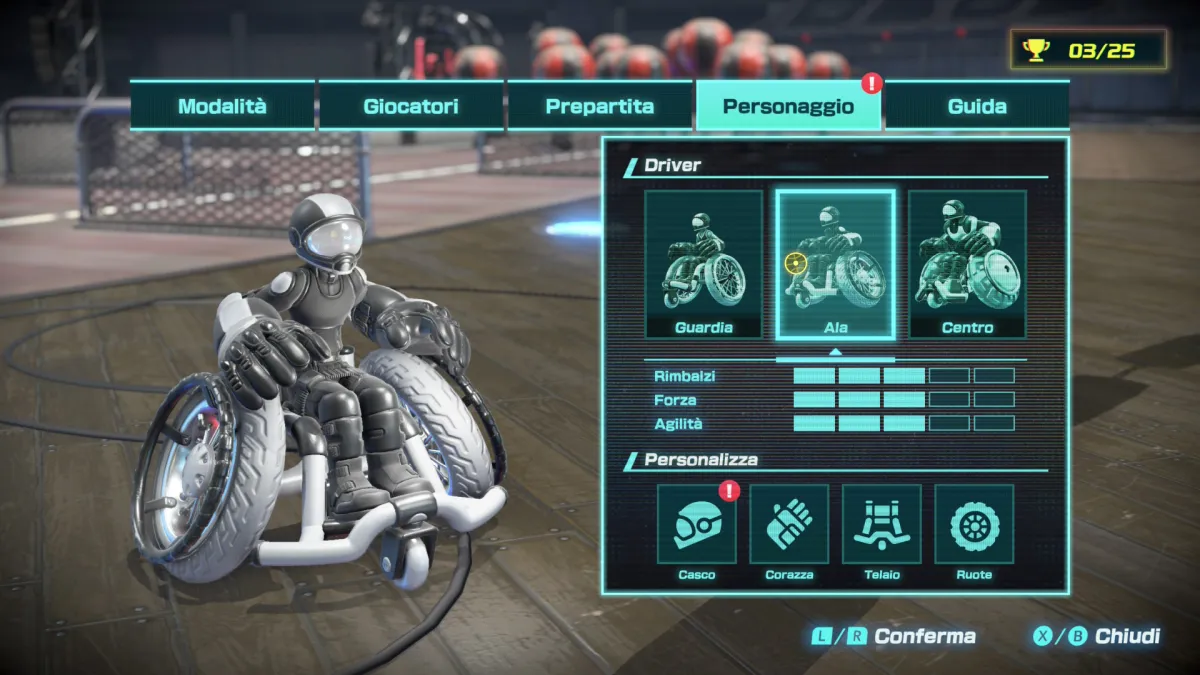Customize the Telaio frame

[x=881, y=524]
